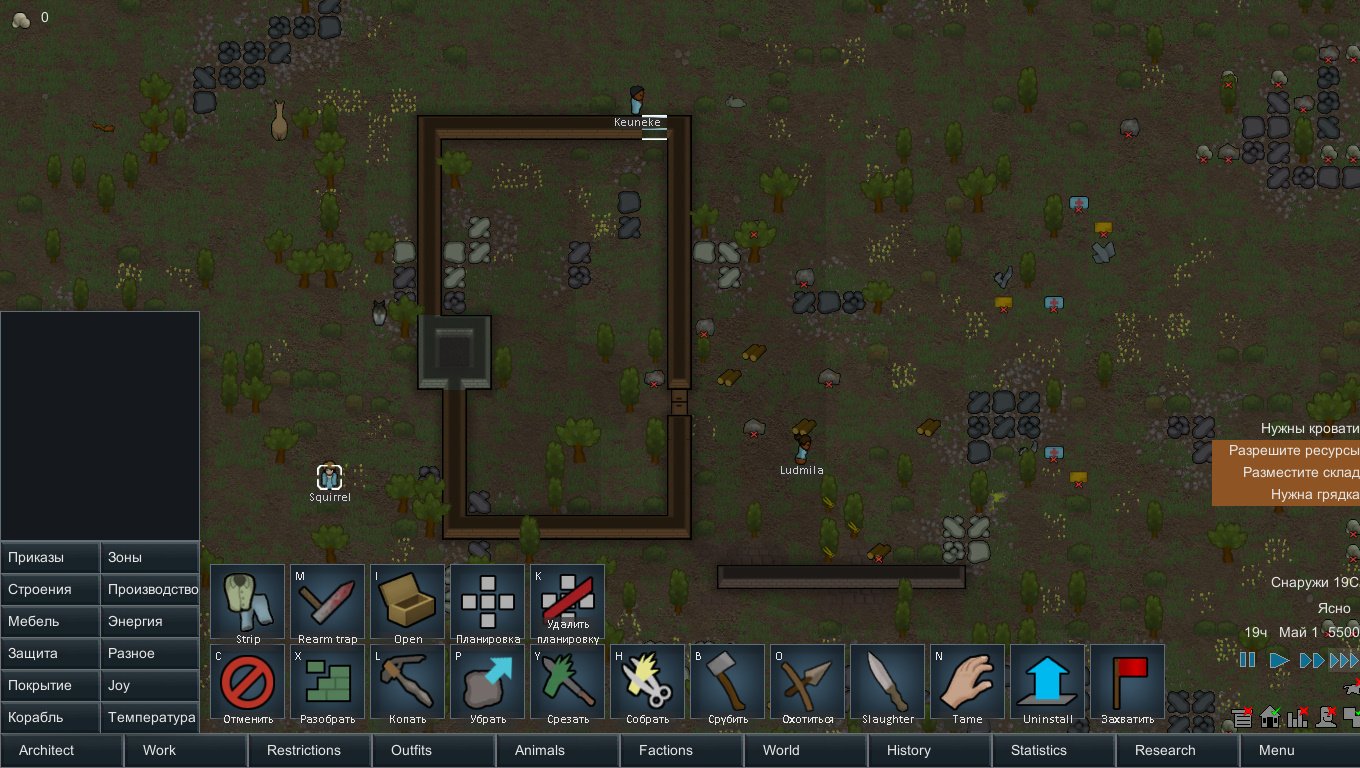1360x768 pixels.
Task: Select the Отменить cancel order tool
Action: click(246, 682)
